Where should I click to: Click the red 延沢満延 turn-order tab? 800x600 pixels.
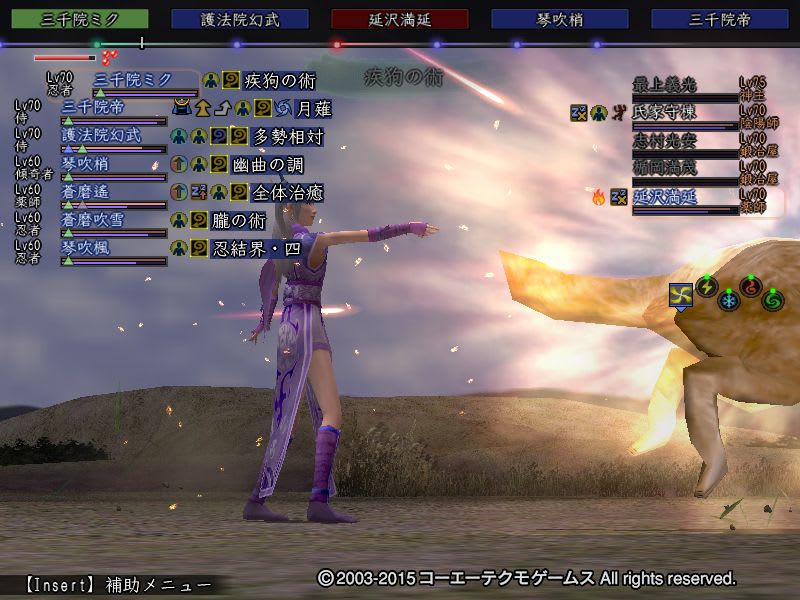click(400, 19)
